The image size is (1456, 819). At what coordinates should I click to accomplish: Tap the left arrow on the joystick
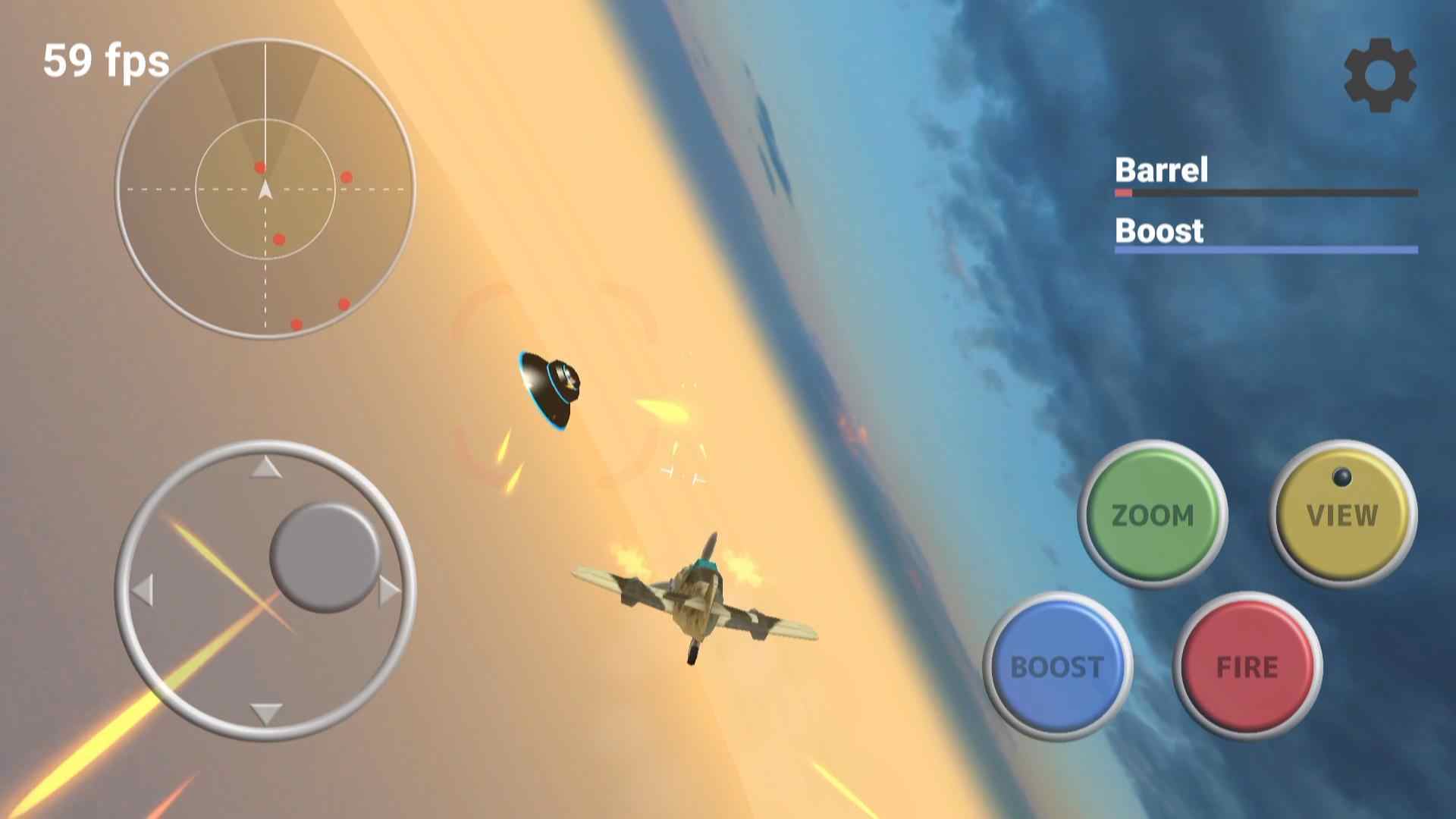click(144, 590)
